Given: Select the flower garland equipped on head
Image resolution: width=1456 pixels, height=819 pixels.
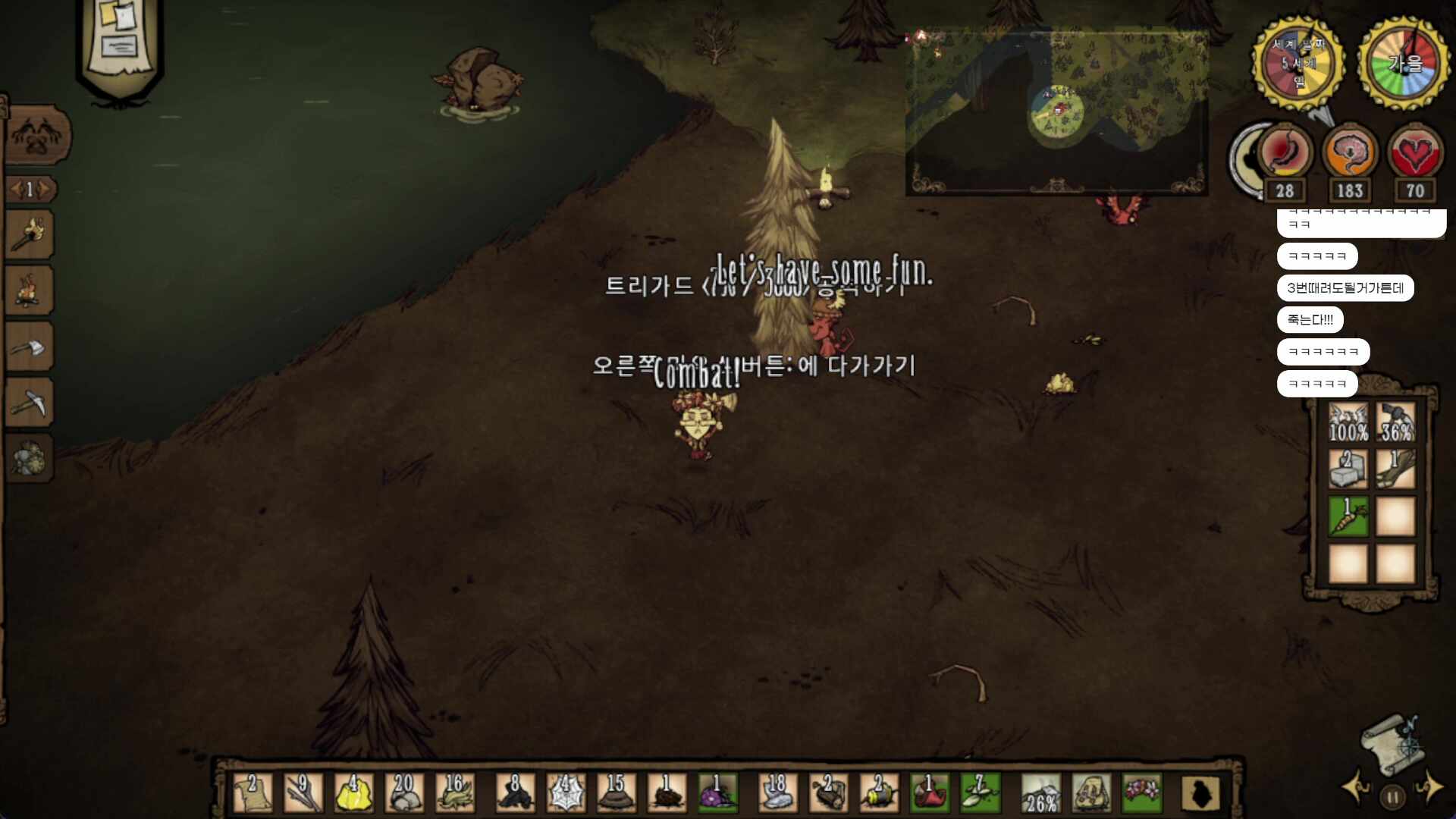Looking at the screenshot, I should pyautogui.click(x=1141, y=793).
